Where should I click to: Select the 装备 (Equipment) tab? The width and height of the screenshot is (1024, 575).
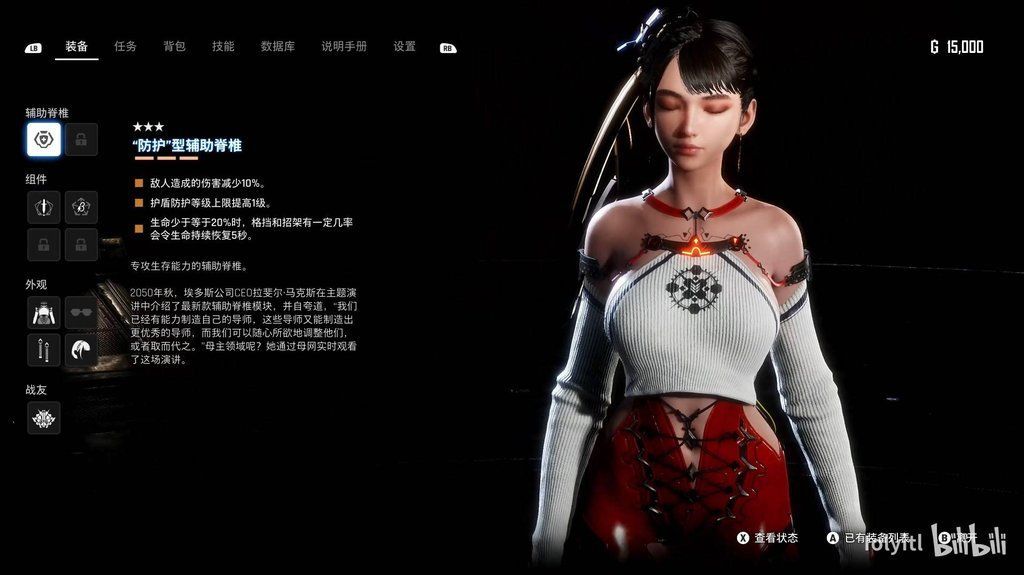click(77, 46)
